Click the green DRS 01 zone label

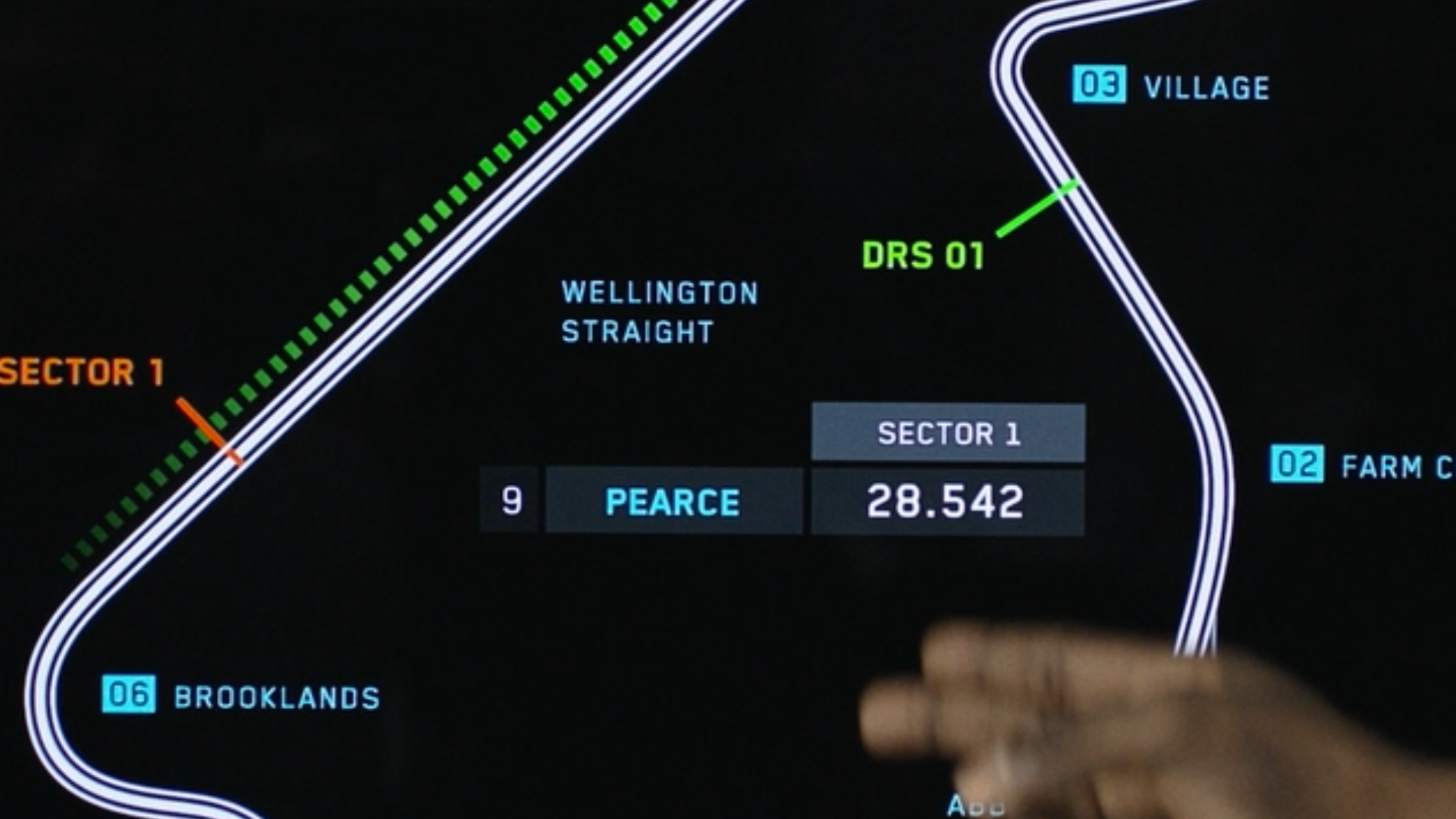click(x=923, y=256)
